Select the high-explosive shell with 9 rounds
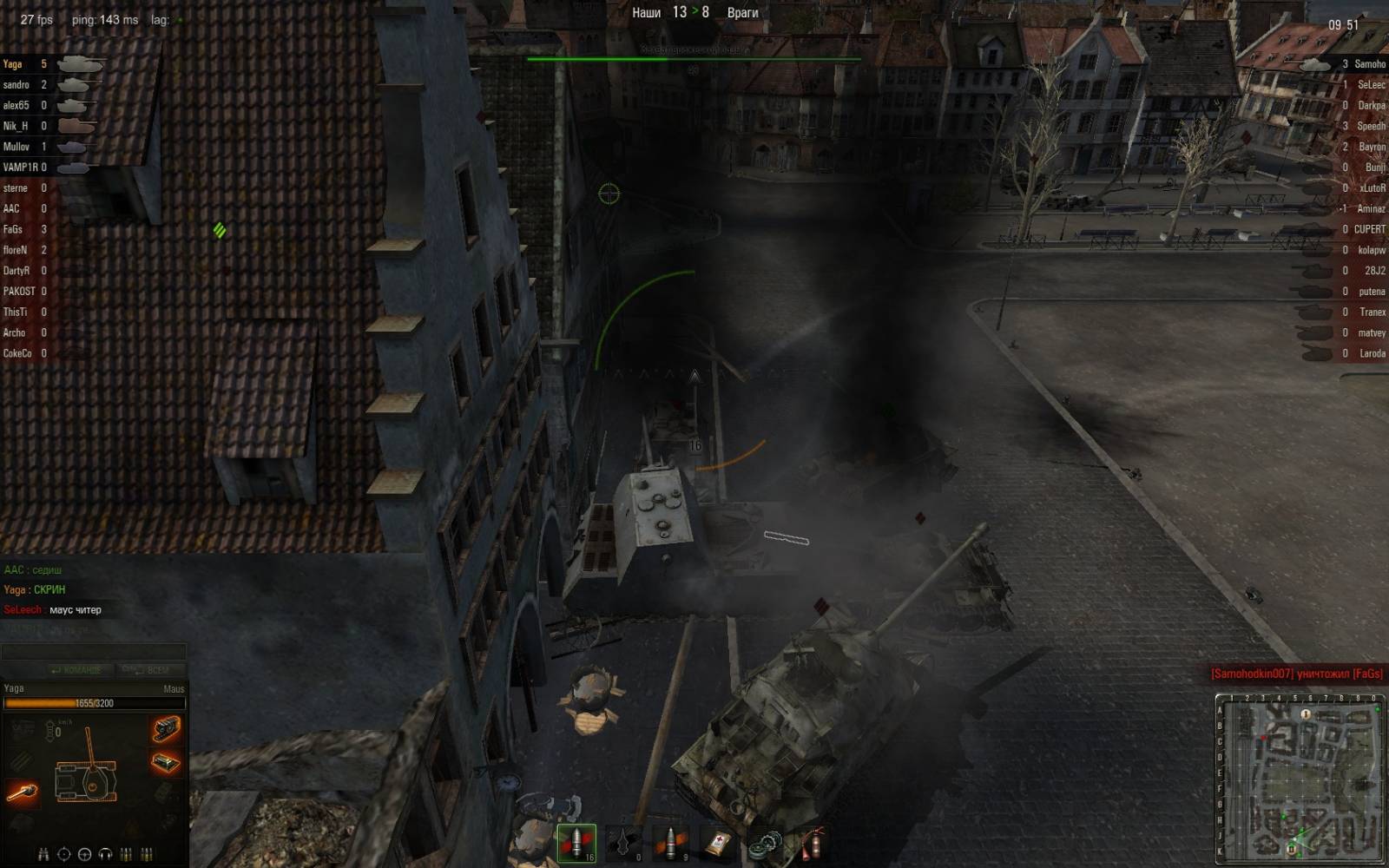Viewport: 1389px width, 868px height. point(670,843)
